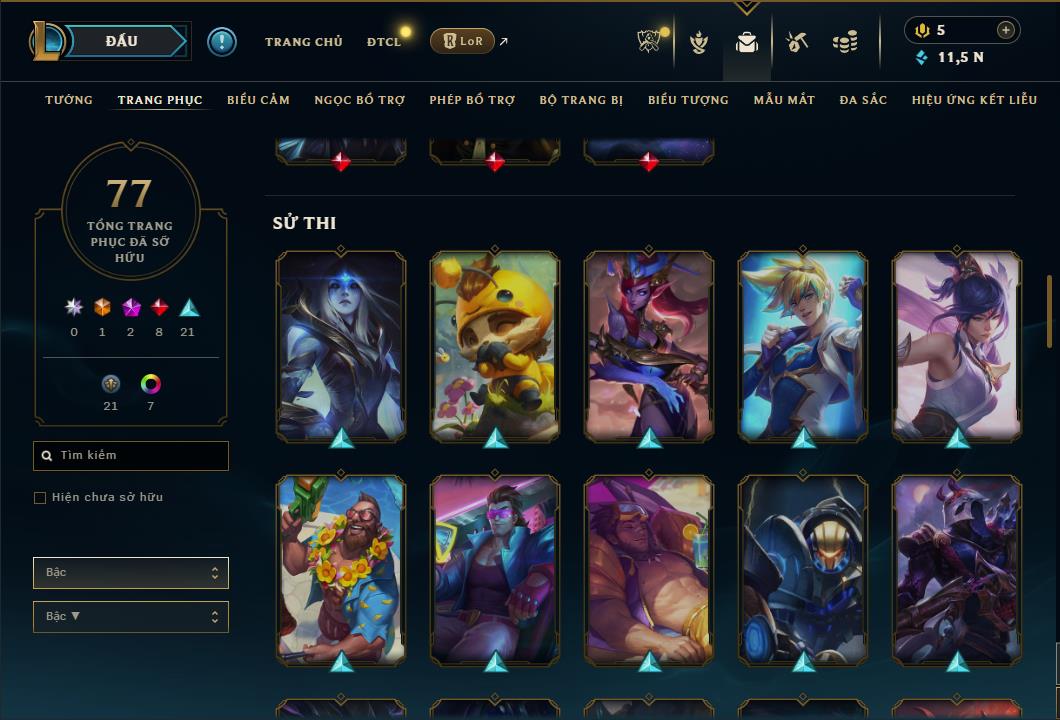Open the NGỌC BỔ TRỢ tab
The image size is (1060, 720).
(x=359, y=100)
